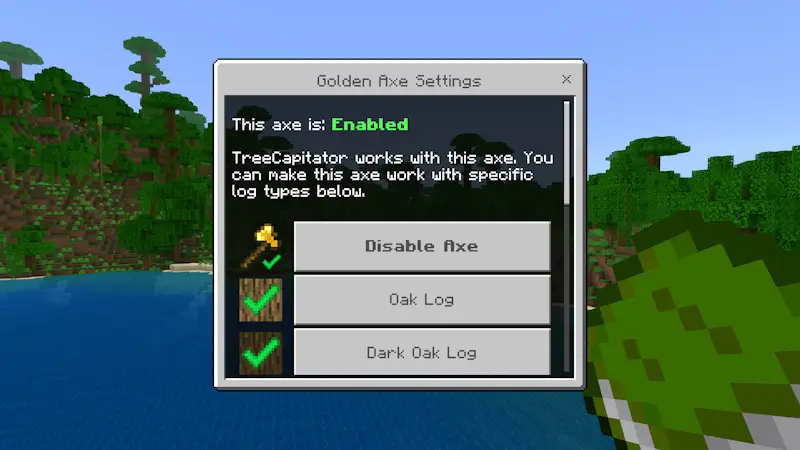The width and height of the screenshot is (800, 450).
Task: Click the Disable Axe button
Action: pos(421,246)
